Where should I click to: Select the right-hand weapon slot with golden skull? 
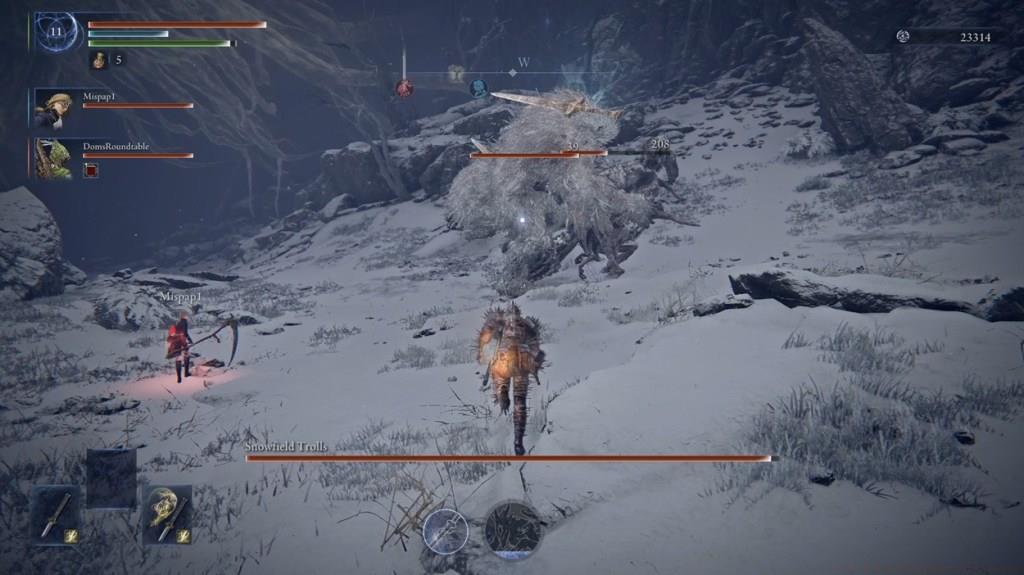click(167, 514)
